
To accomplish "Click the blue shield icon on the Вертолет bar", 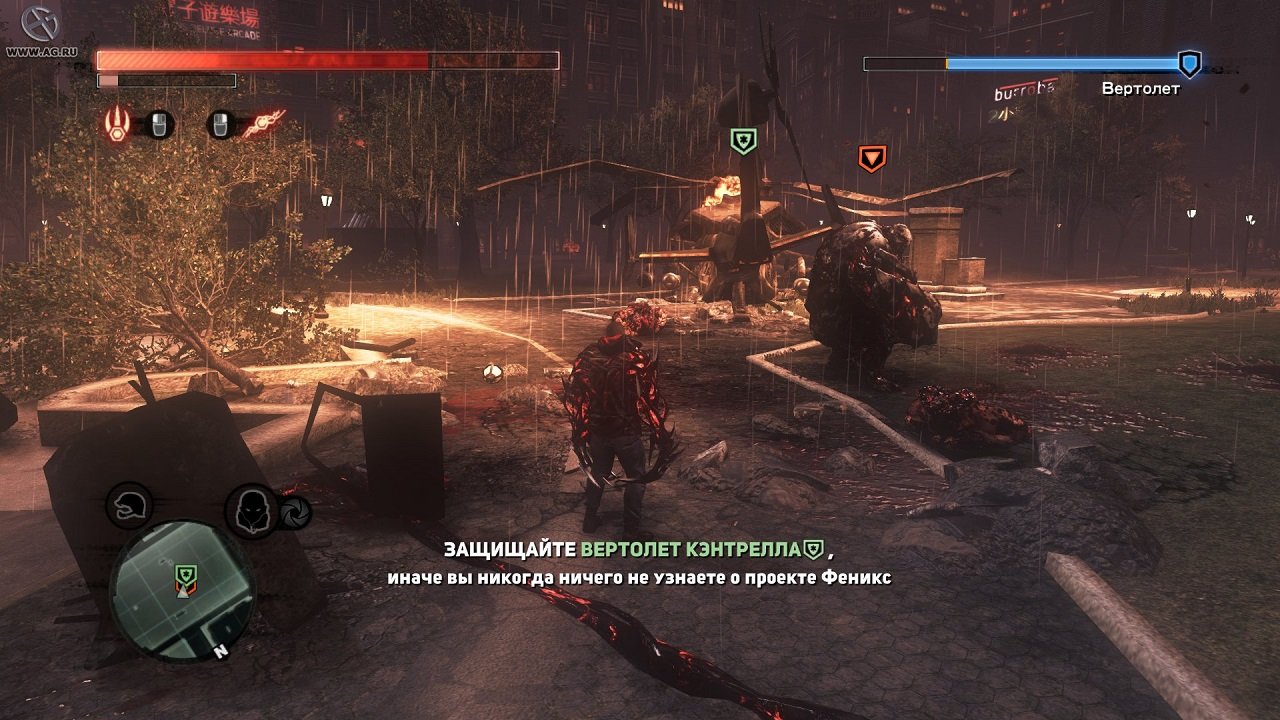I will pyautogui.click(x=1188, y=63).
